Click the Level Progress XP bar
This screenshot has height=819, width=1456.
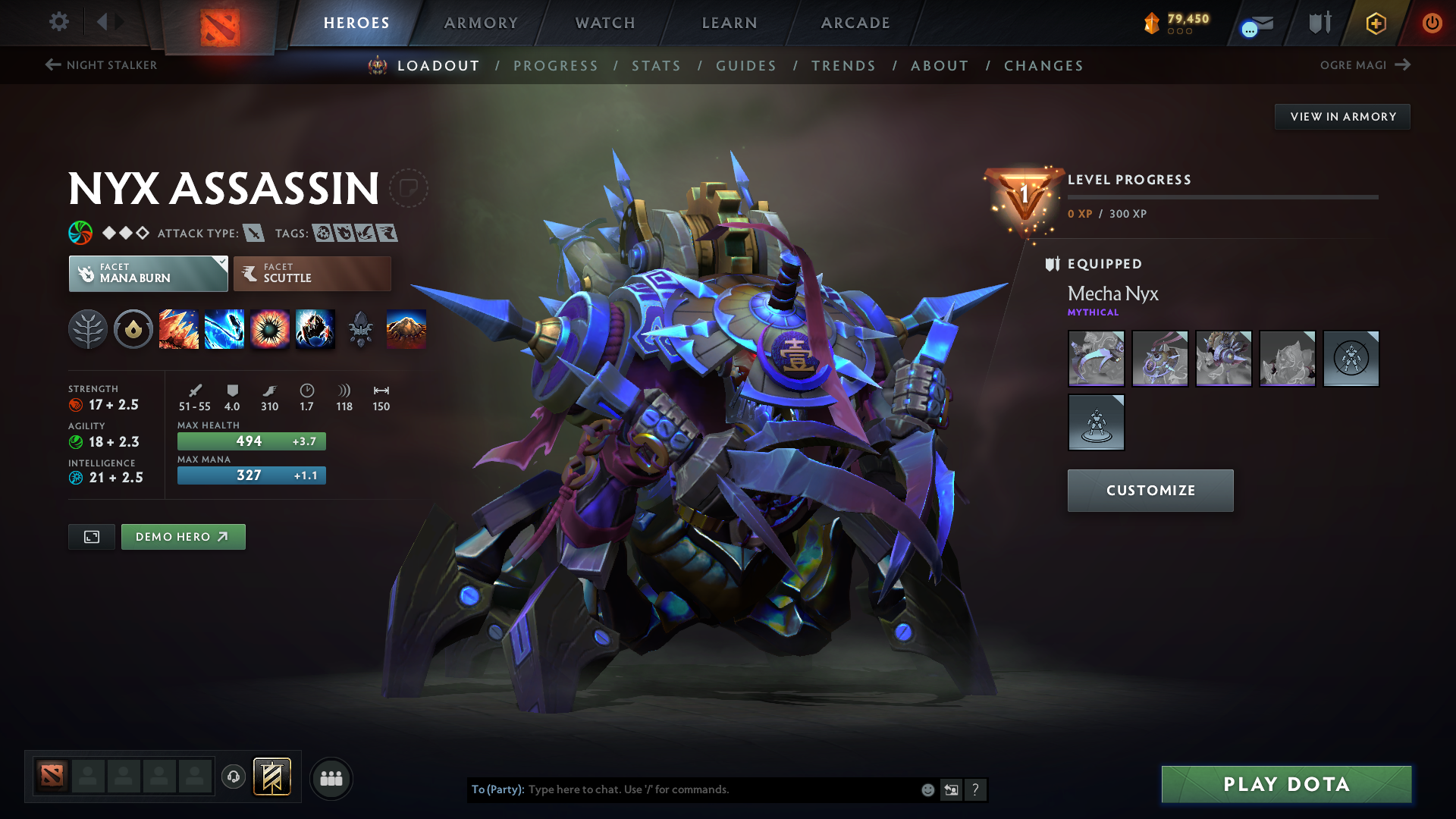click(x=1224, y=199)
